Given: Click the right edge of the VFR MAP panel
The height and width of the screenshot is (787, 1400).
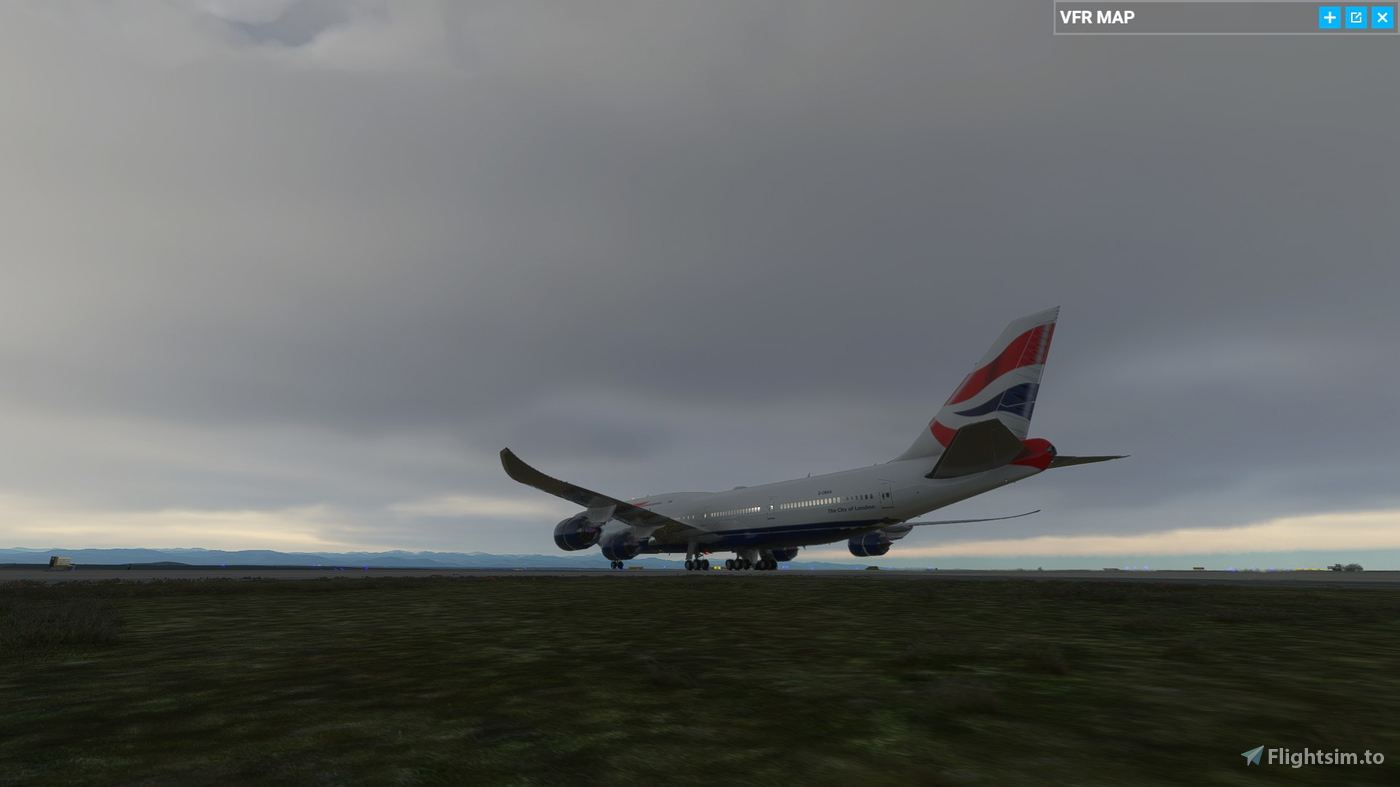Looking at the screenshot, I should [x=1395, y=17].
